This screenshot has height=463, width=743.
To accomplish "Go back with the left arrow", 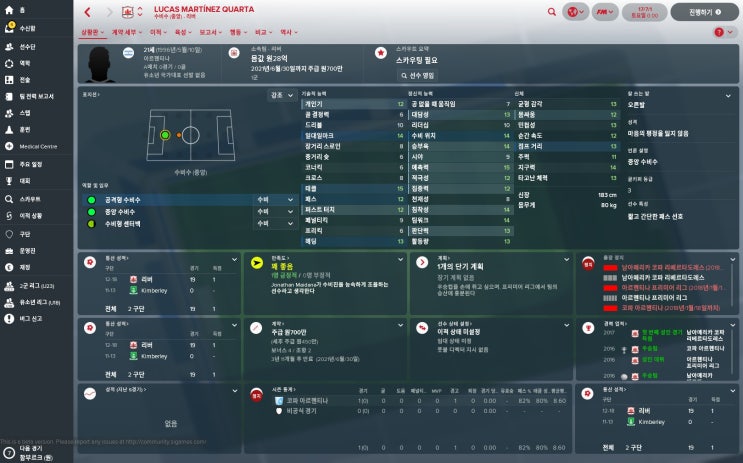I will (x=87, y=12).
